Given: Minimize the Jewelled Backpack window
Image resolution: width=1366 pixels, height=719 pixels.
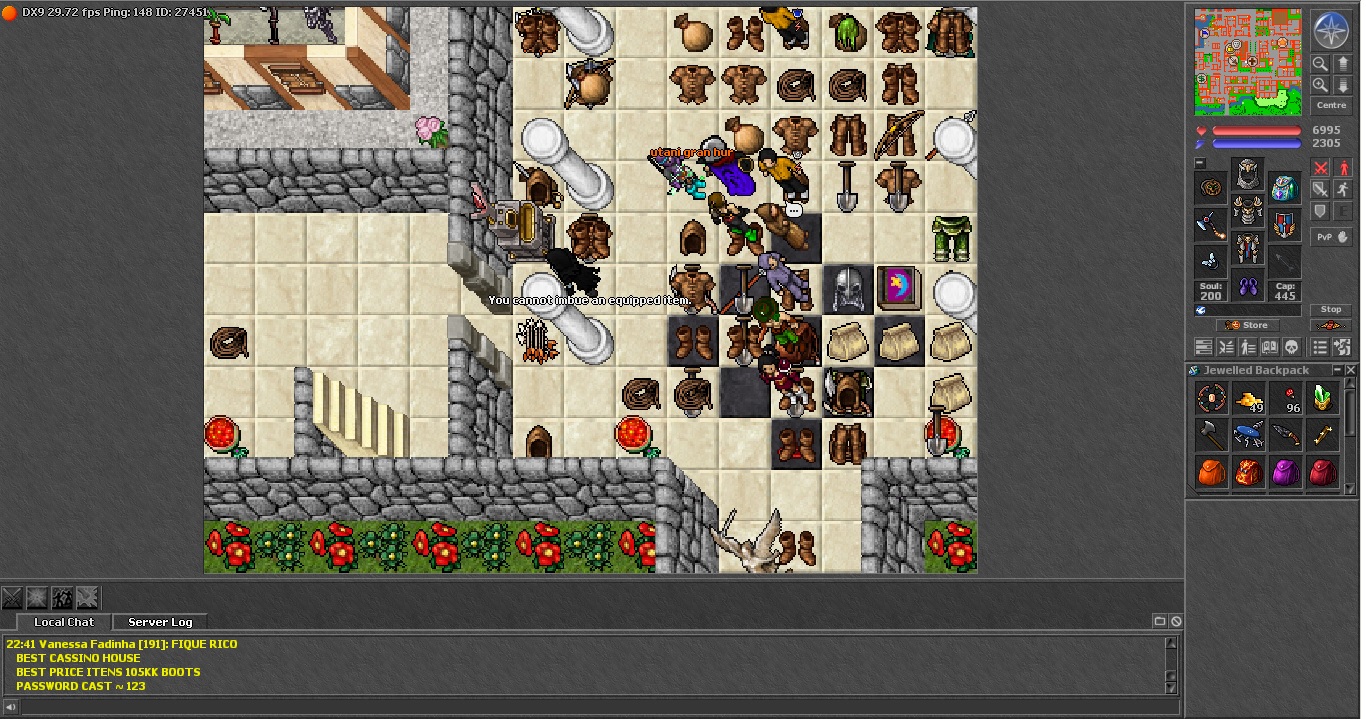Looking at the screenshot, I should (1336, 370).
